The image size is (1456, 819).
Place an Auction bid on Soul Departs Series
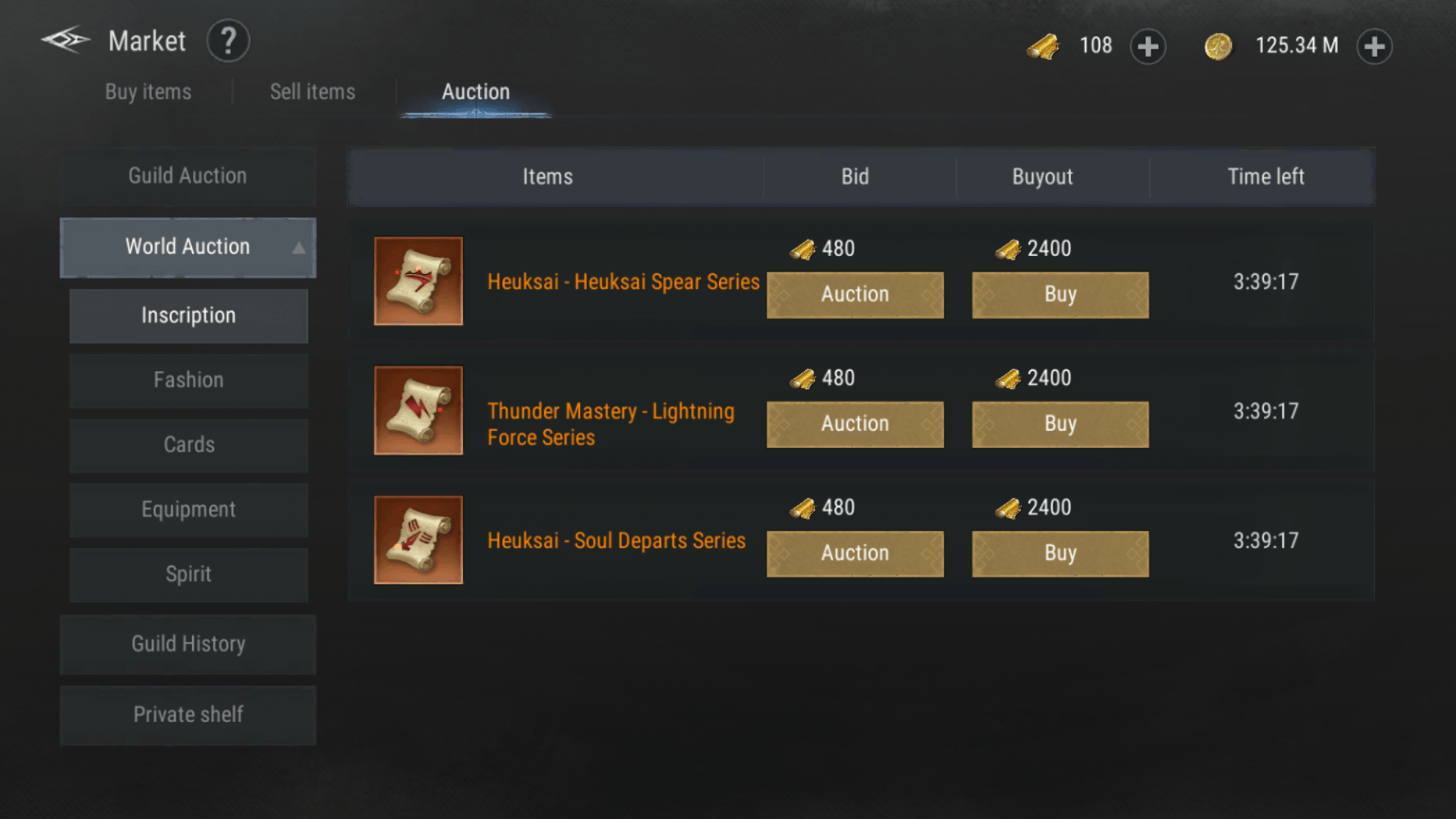(854, 553)
